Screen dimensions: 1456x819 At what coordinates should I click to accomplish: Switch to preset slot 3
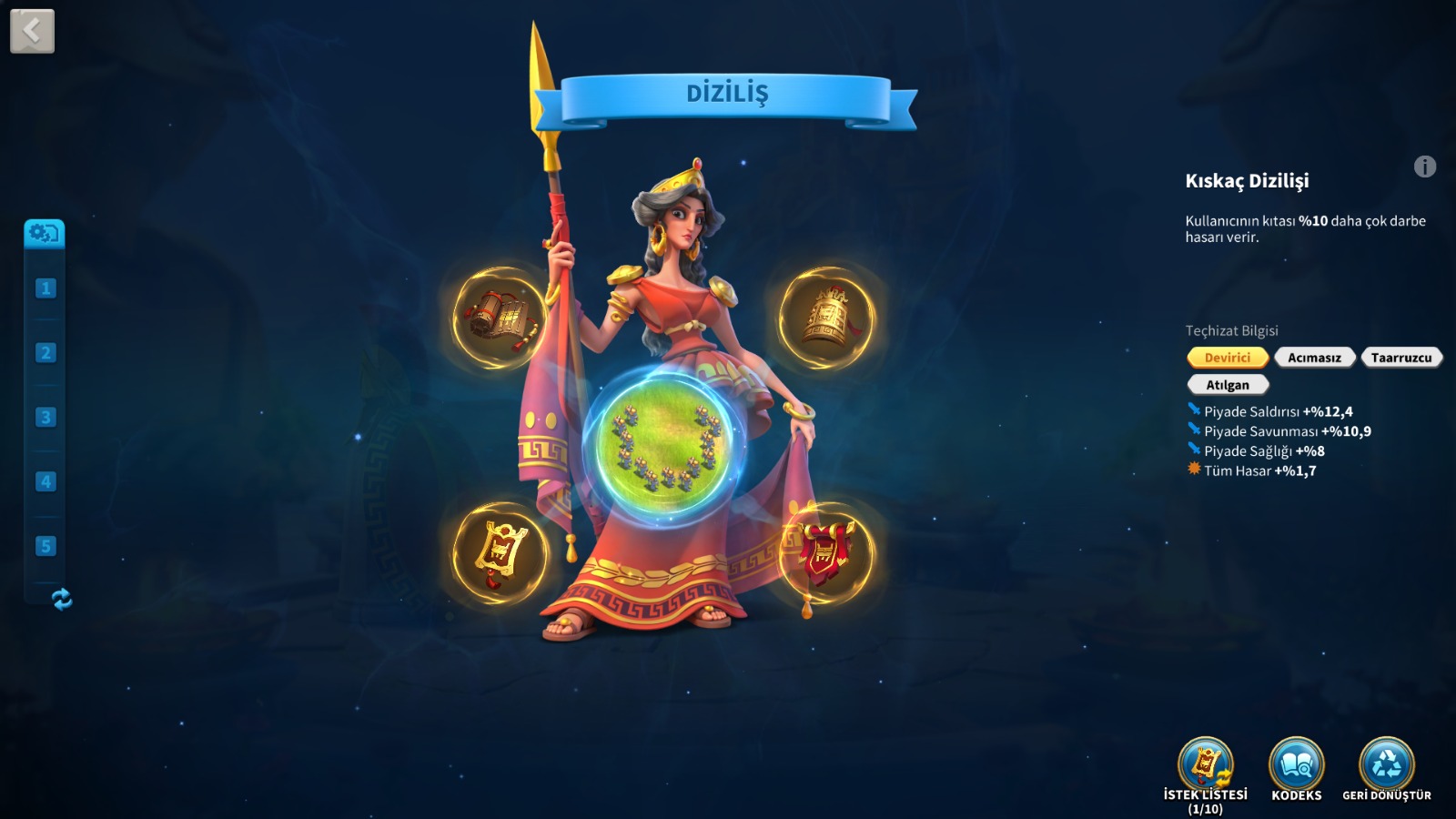tap(45, 418)
